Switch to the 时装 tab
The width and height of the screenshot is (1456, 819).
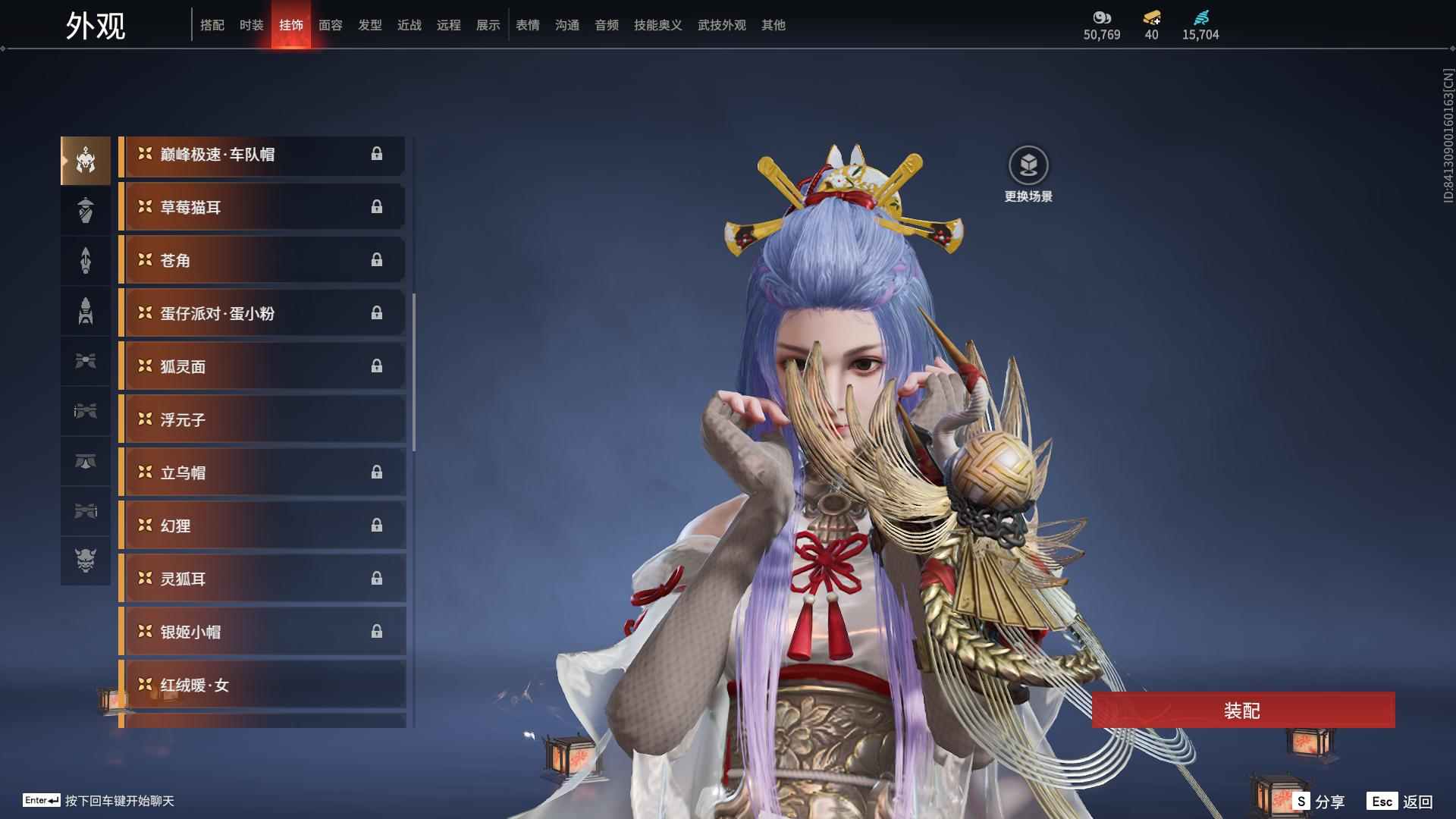point(251,24)
